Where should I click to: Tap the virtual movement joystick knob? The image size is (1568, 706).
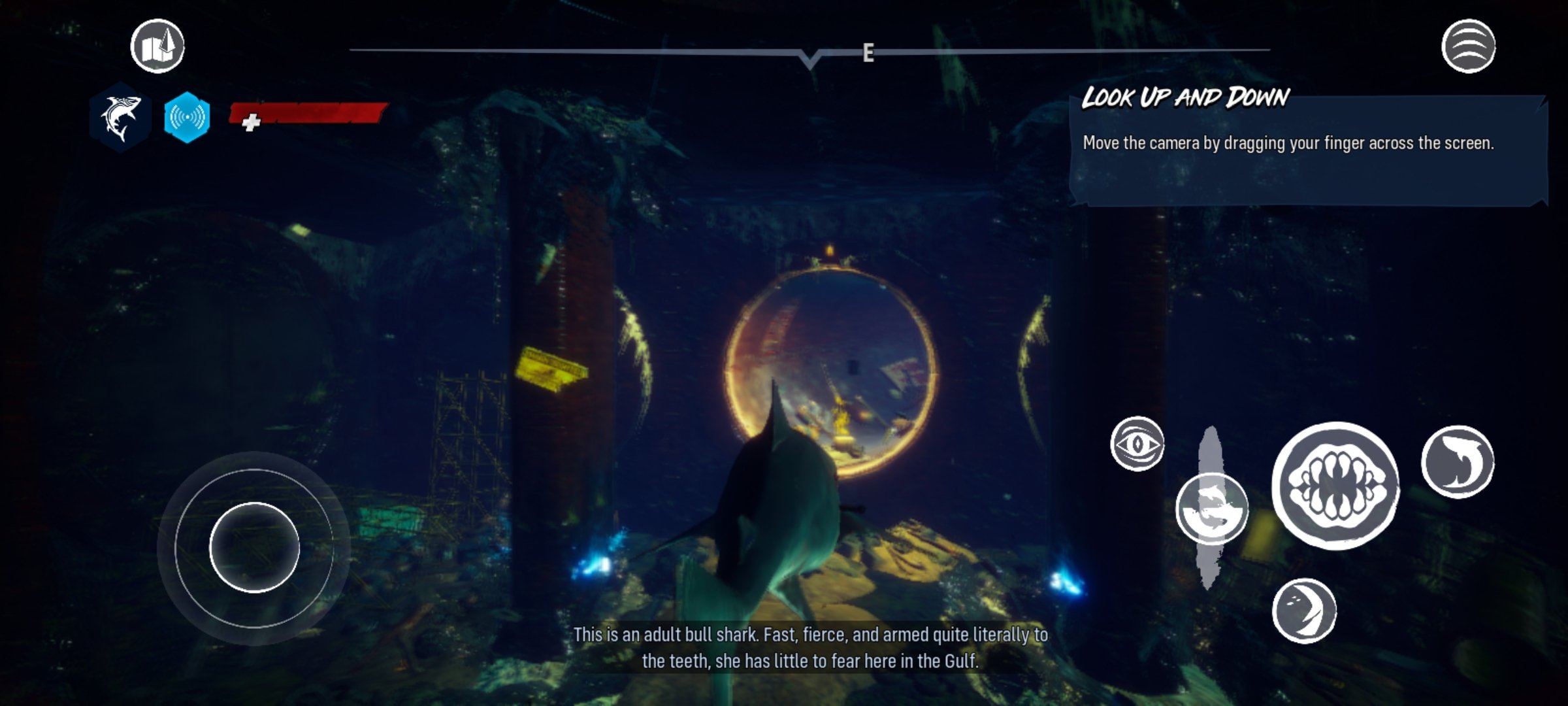click(254, 548)
